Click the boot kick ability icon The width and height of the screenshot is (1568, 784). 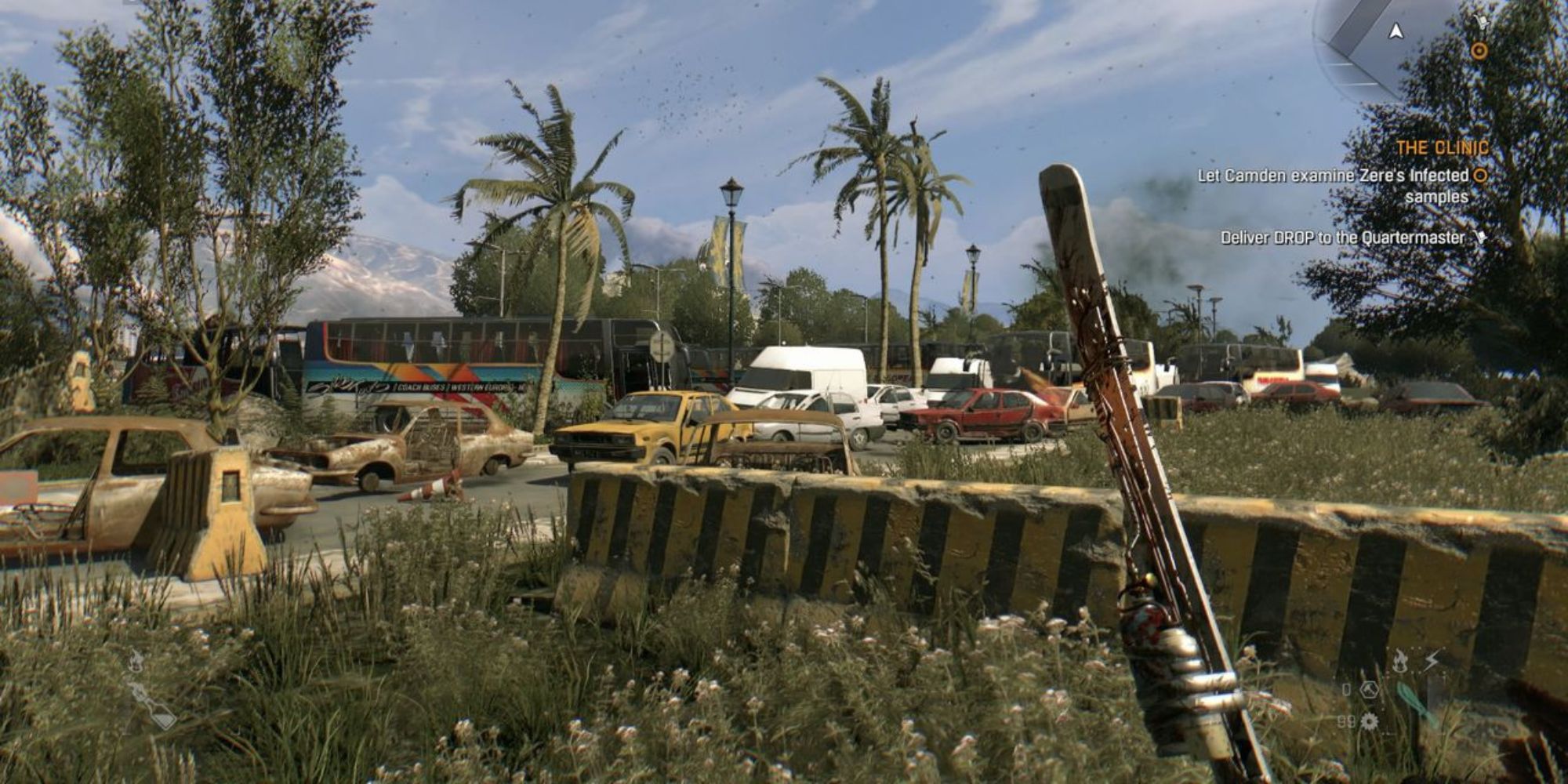pos(1370,690)
